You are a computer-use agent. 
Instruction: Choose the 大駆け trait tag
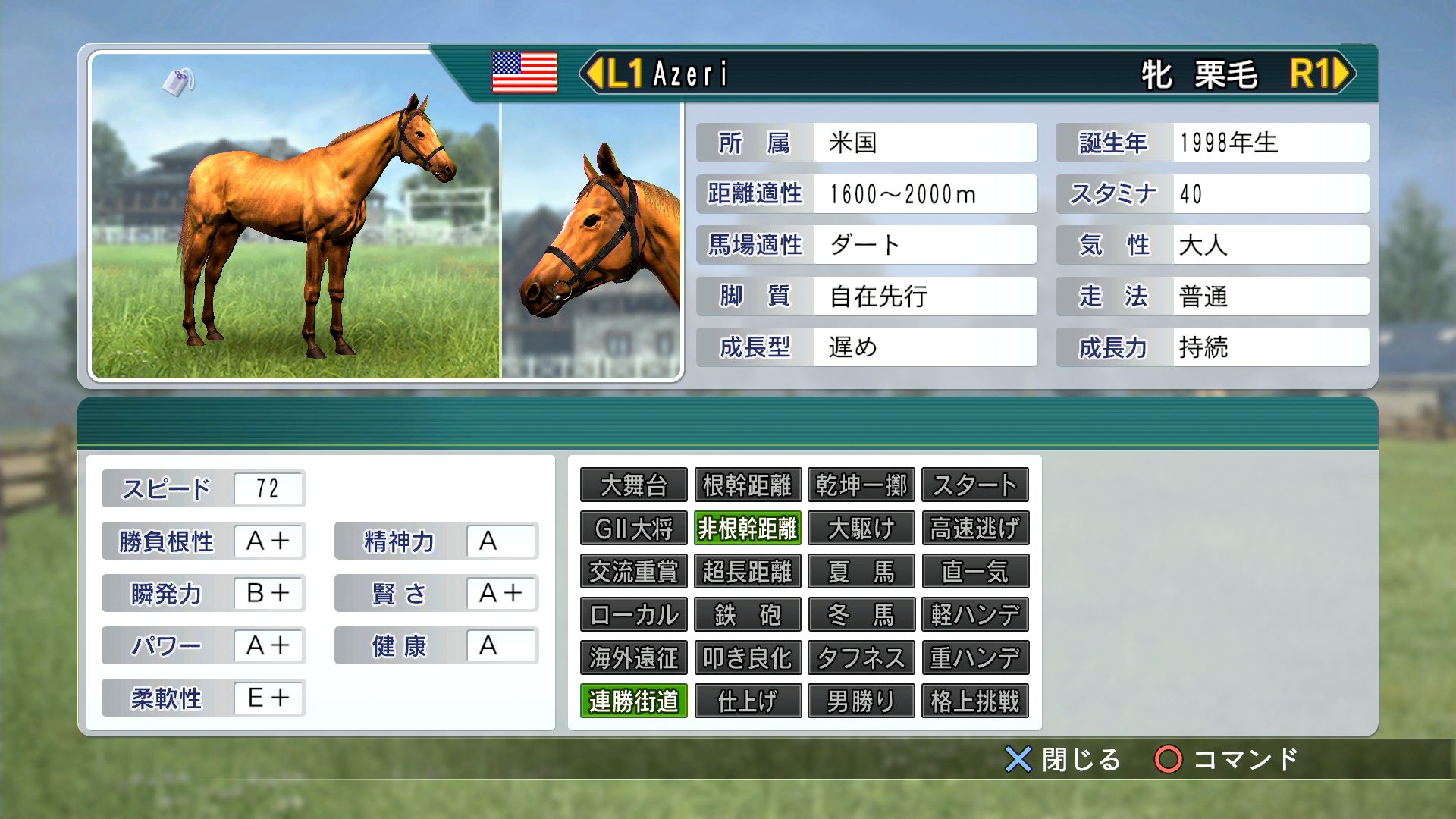click(861, 529)
